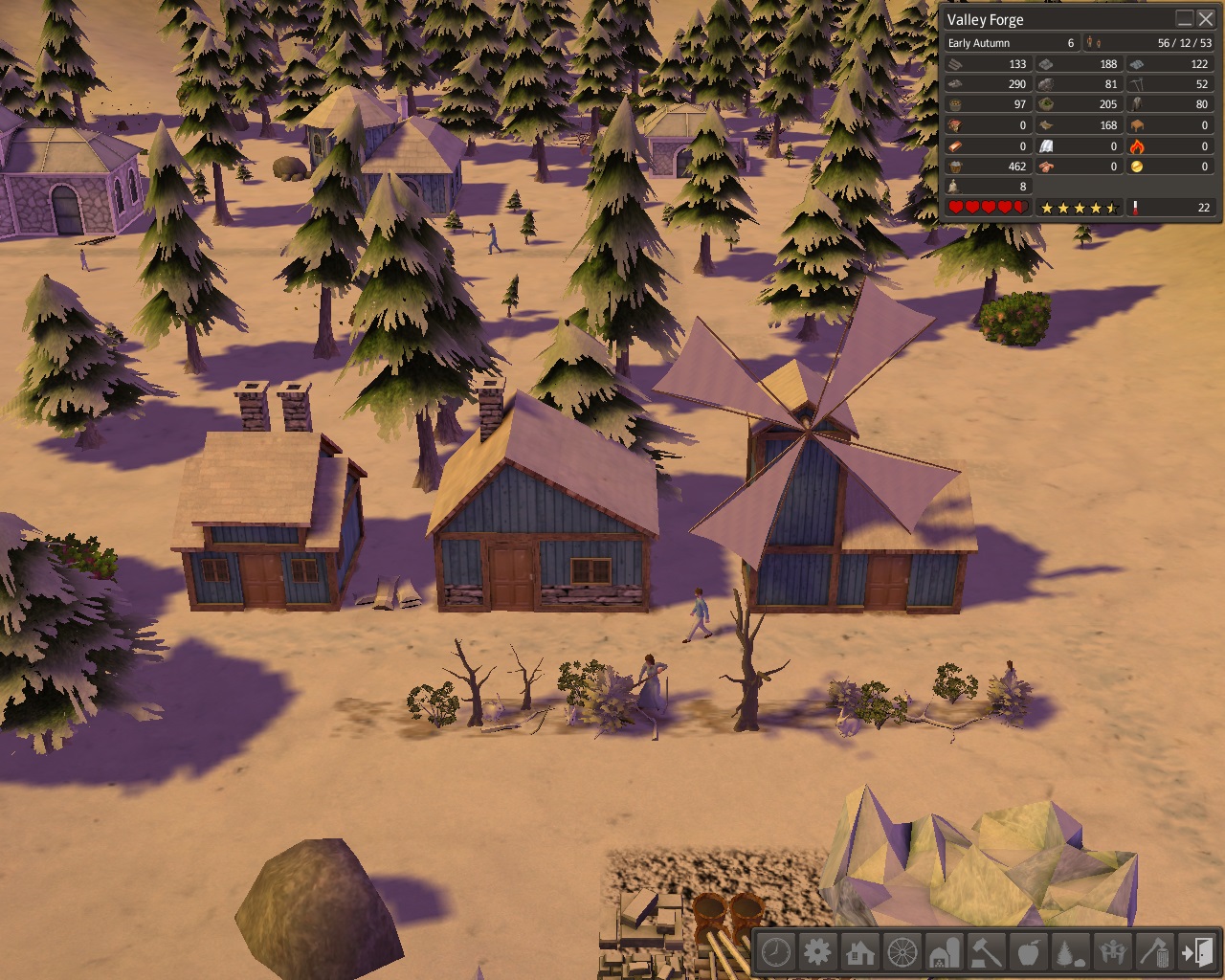Open the barn and silo storage menu
The width and height of the screenshot is (1225, 980).
click(x=945, y=952)
